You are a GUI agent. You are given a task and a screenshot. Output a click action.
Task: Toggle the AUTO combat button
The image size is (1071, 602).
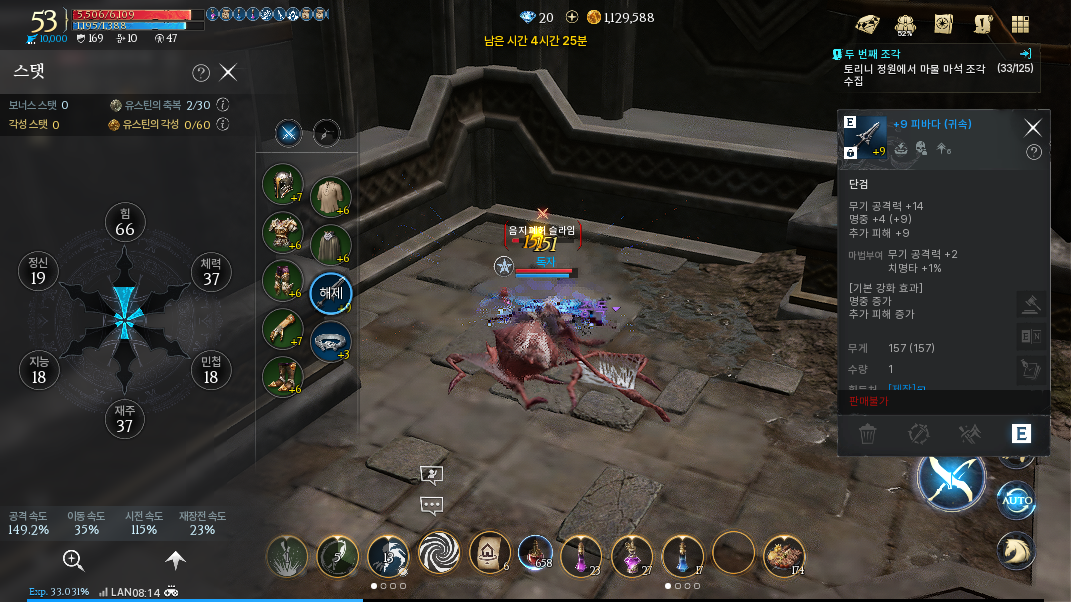click(1015, 500)
